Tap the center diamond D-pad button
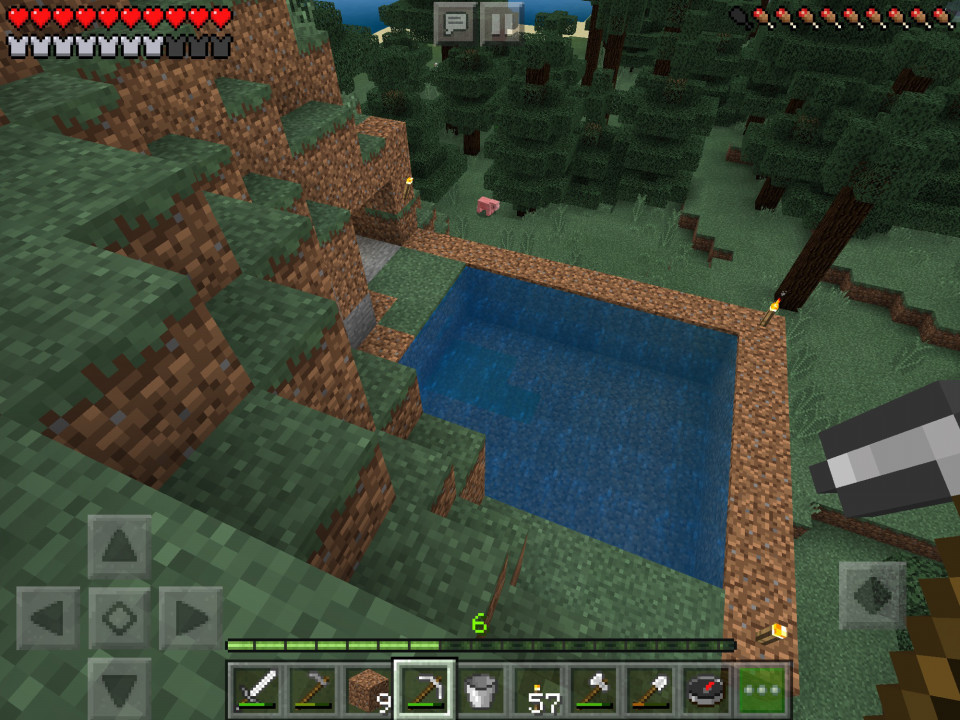Viewport: 960px width, 720px height. (x=120, y=618)
